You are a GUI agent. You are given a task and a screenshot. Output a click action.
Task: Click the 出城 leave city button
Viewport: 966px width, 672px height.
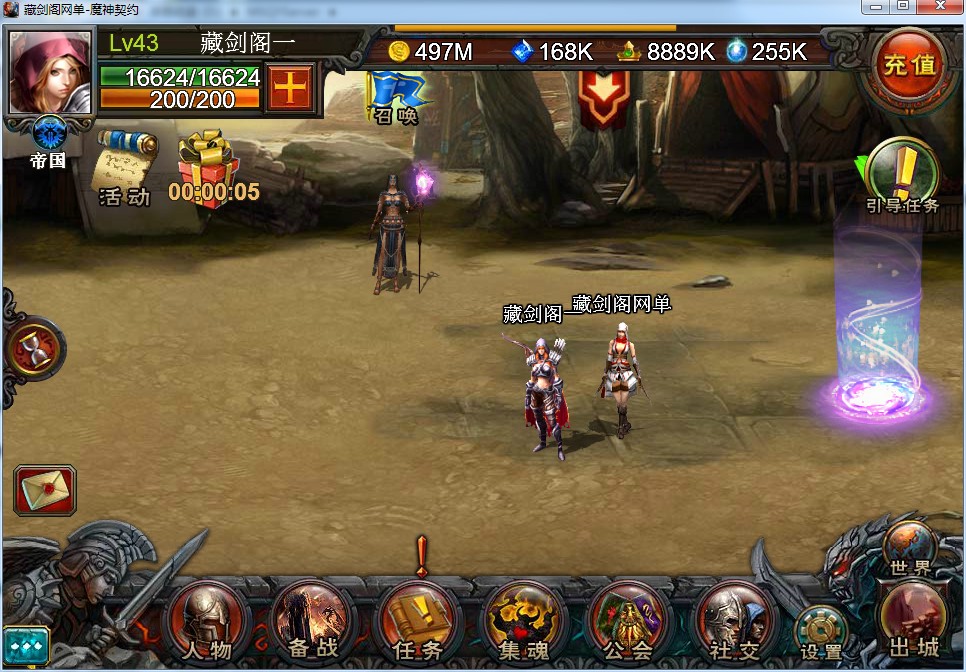pyautogui.click(x=914, y=618)
